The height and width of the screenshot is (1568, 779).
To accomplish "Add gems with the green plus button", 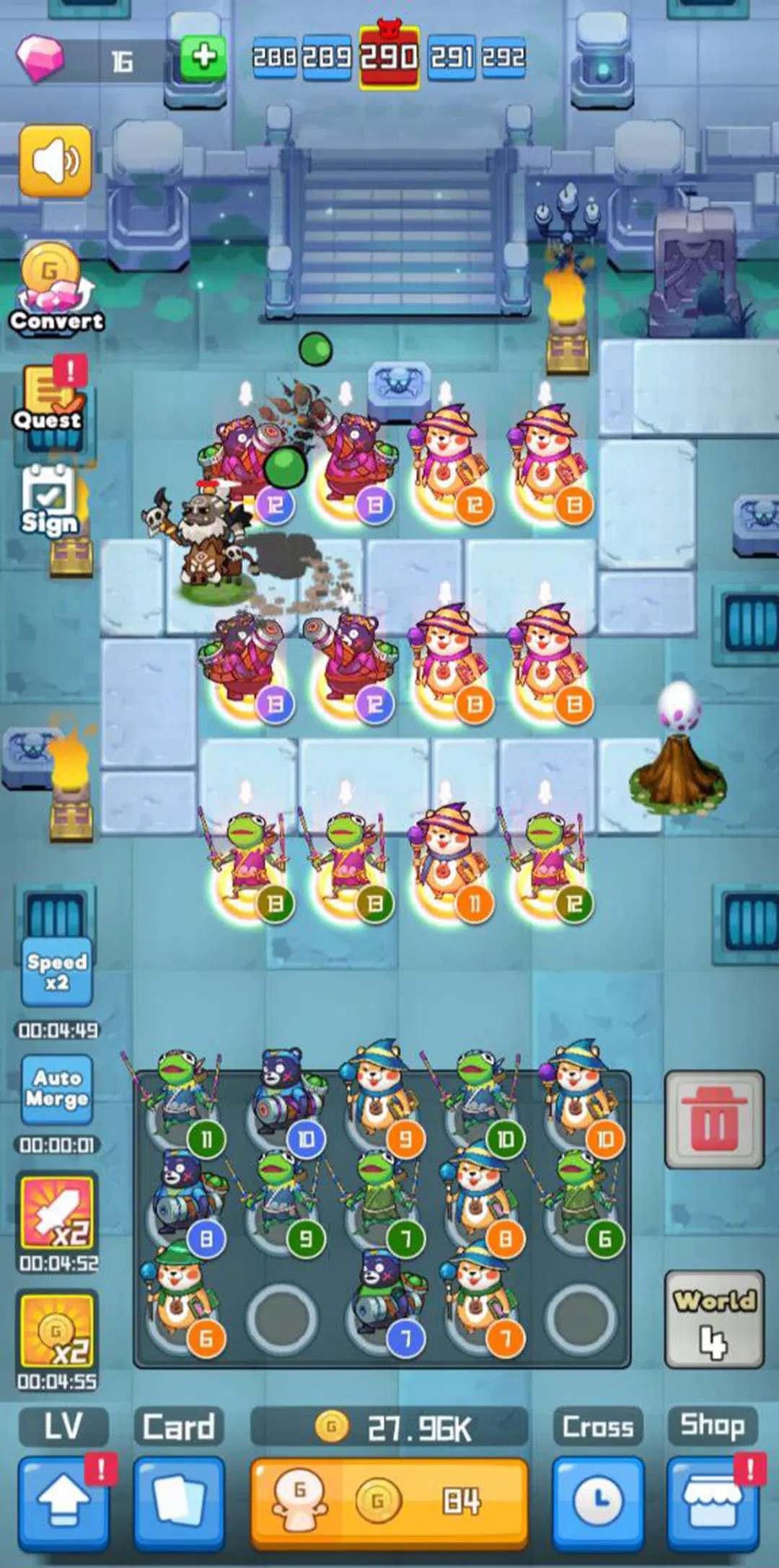I will click(x=203, y=57).
